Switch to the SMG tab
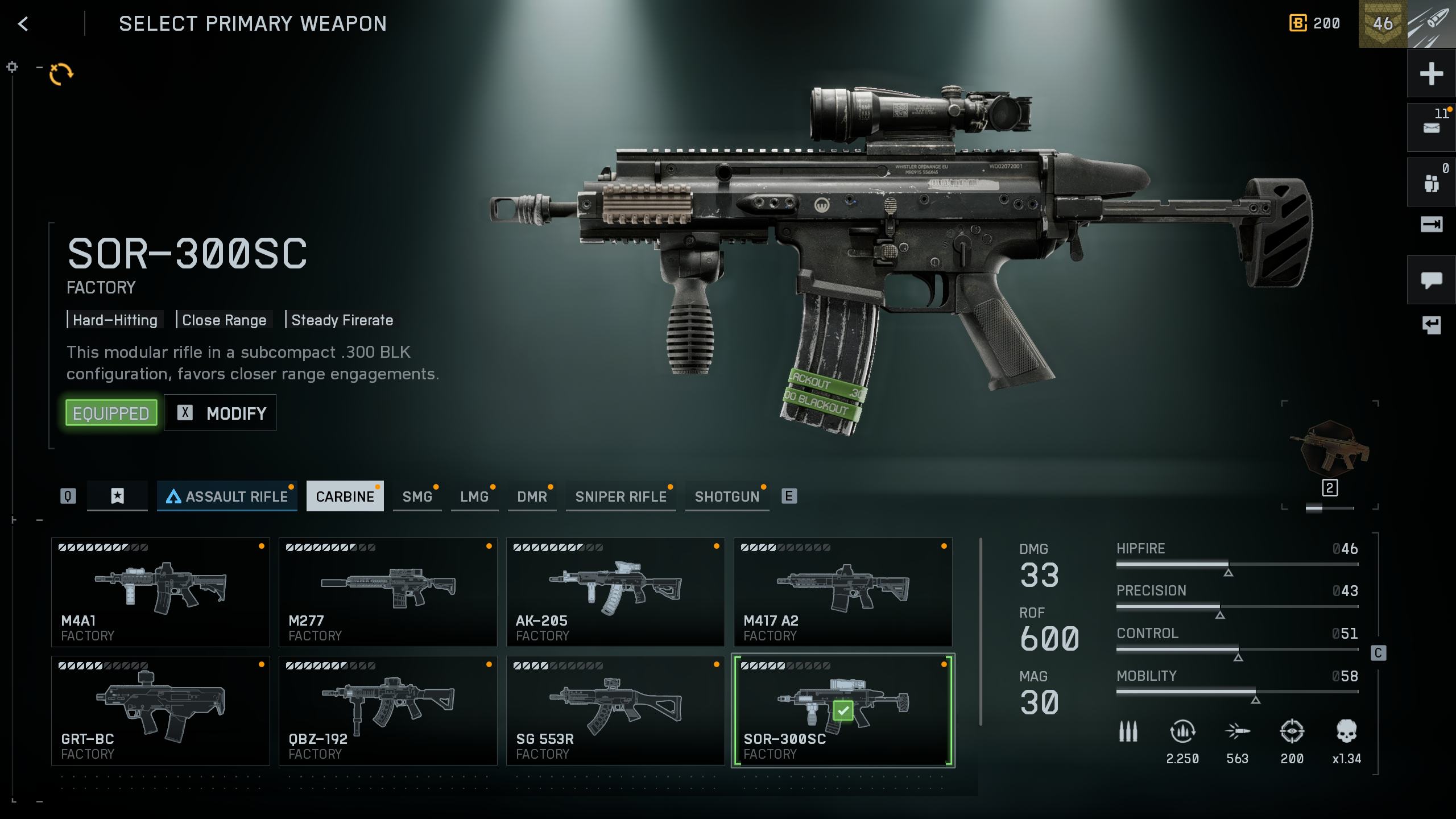The image size is (1456, 819). click(x=417, y=497)
